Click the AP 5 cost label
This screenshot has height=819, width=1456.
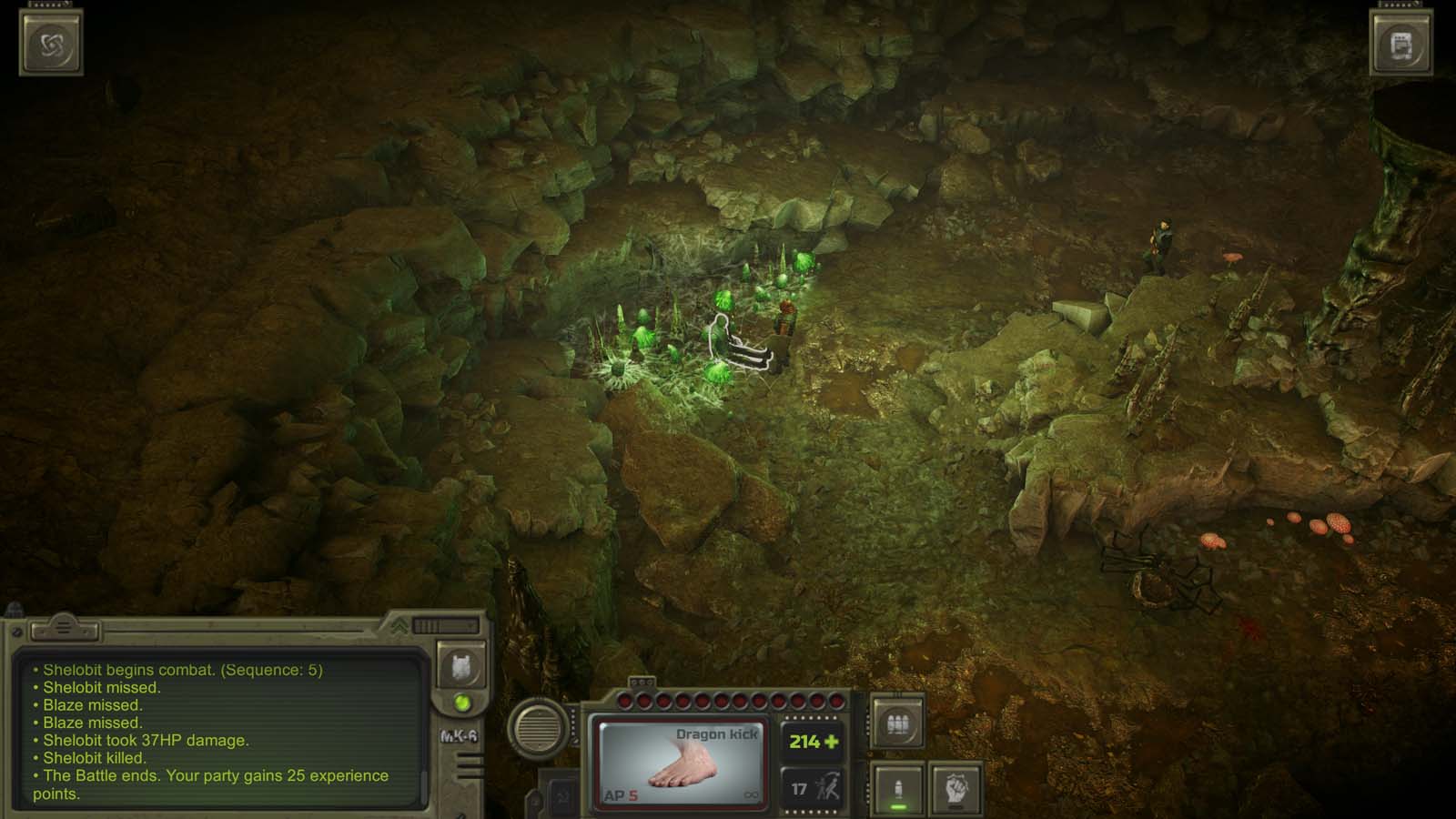622,794
